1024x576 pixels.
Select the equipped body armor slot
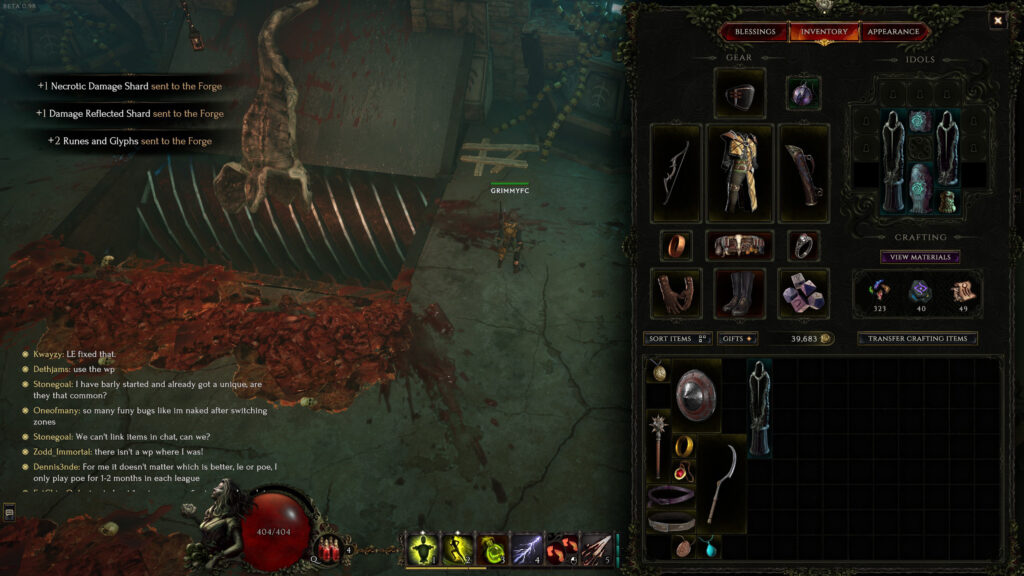(x=740, y=173)
